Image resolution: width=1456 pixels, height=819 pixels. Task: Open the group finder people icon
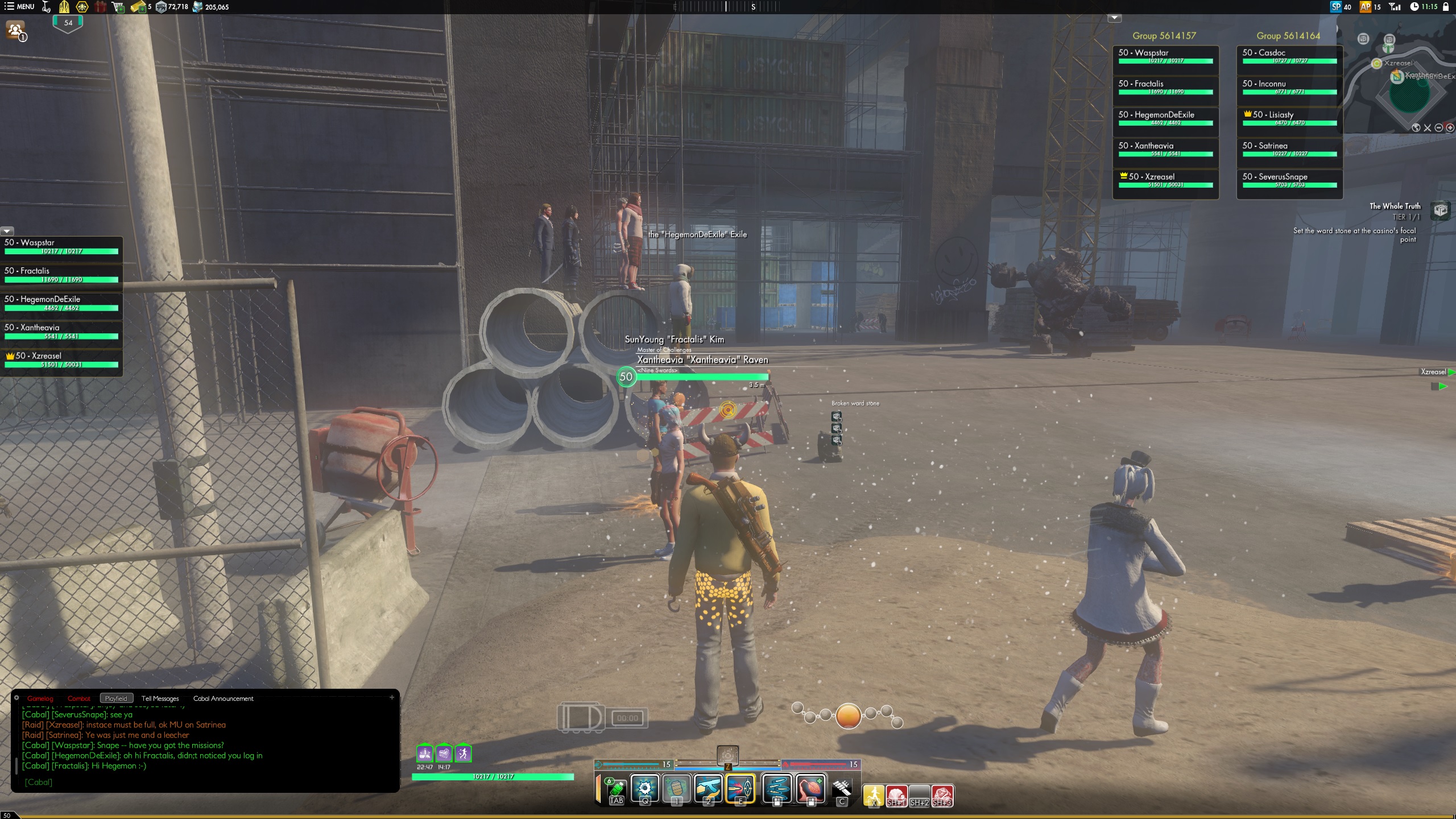click(x=15, y=30)
